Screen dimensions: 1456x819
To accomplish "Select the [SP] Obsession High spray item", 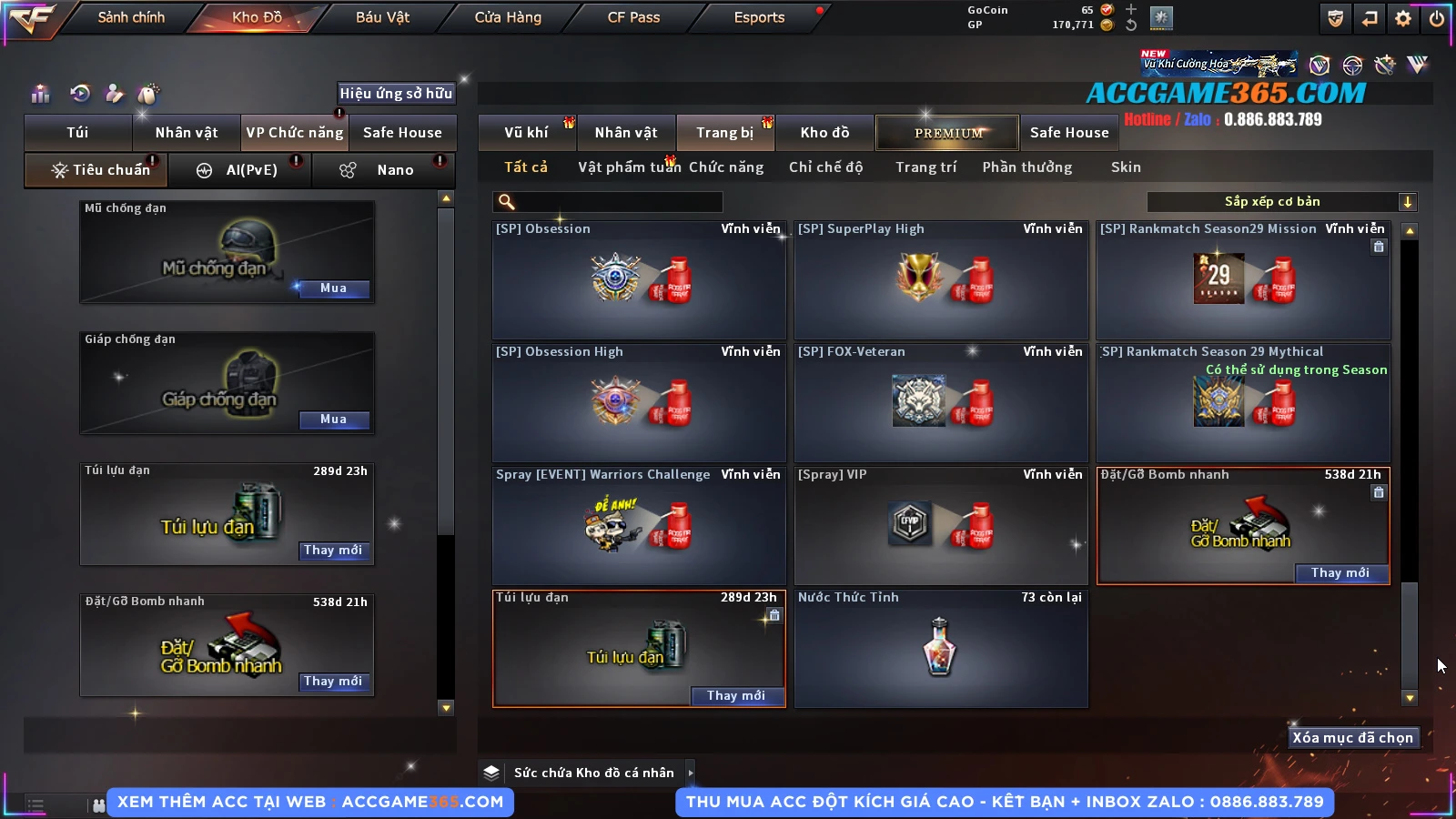I will pyautogui.click(x=639, y=402).
